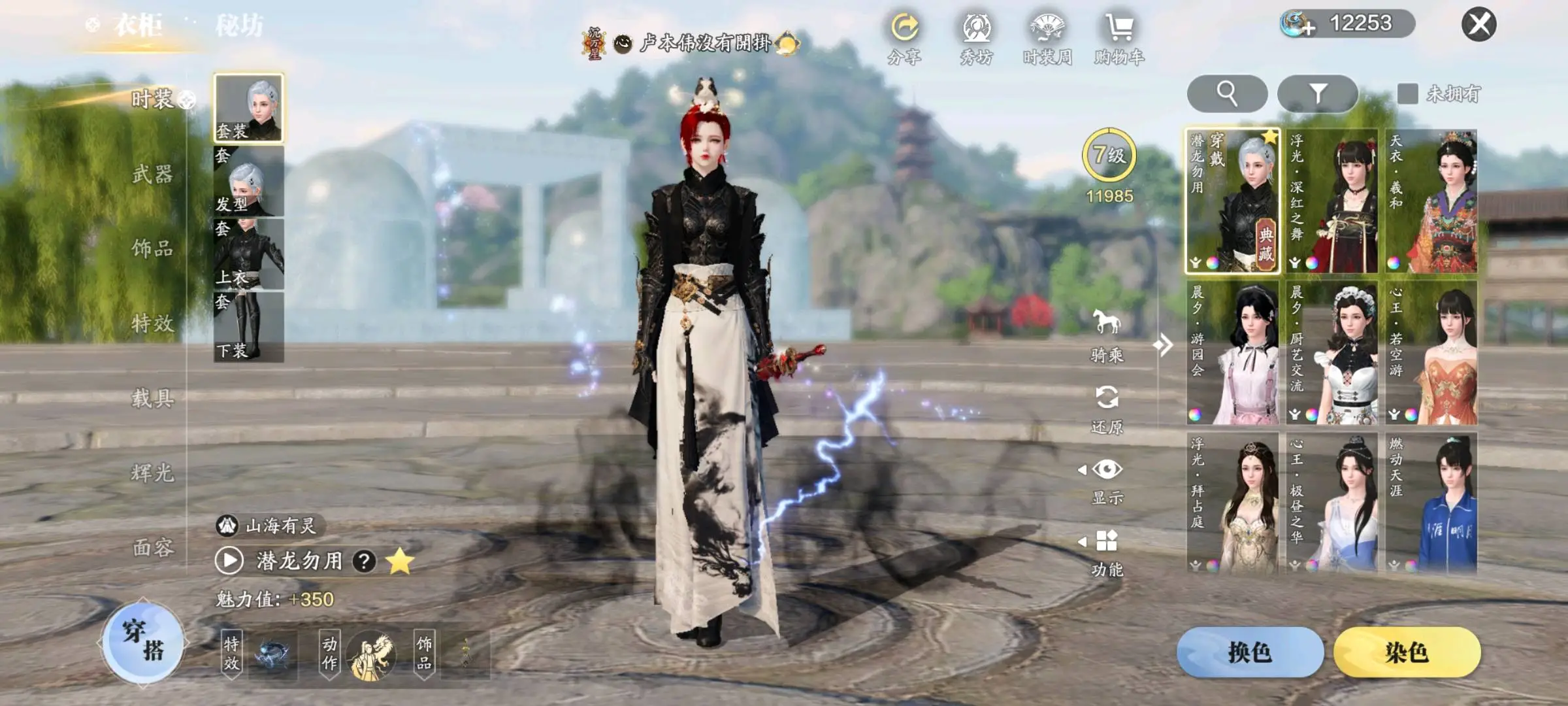This screenshot has width=1568, height=706.
Task: Close the wardrobe screen
Action: coord(1478,25)
